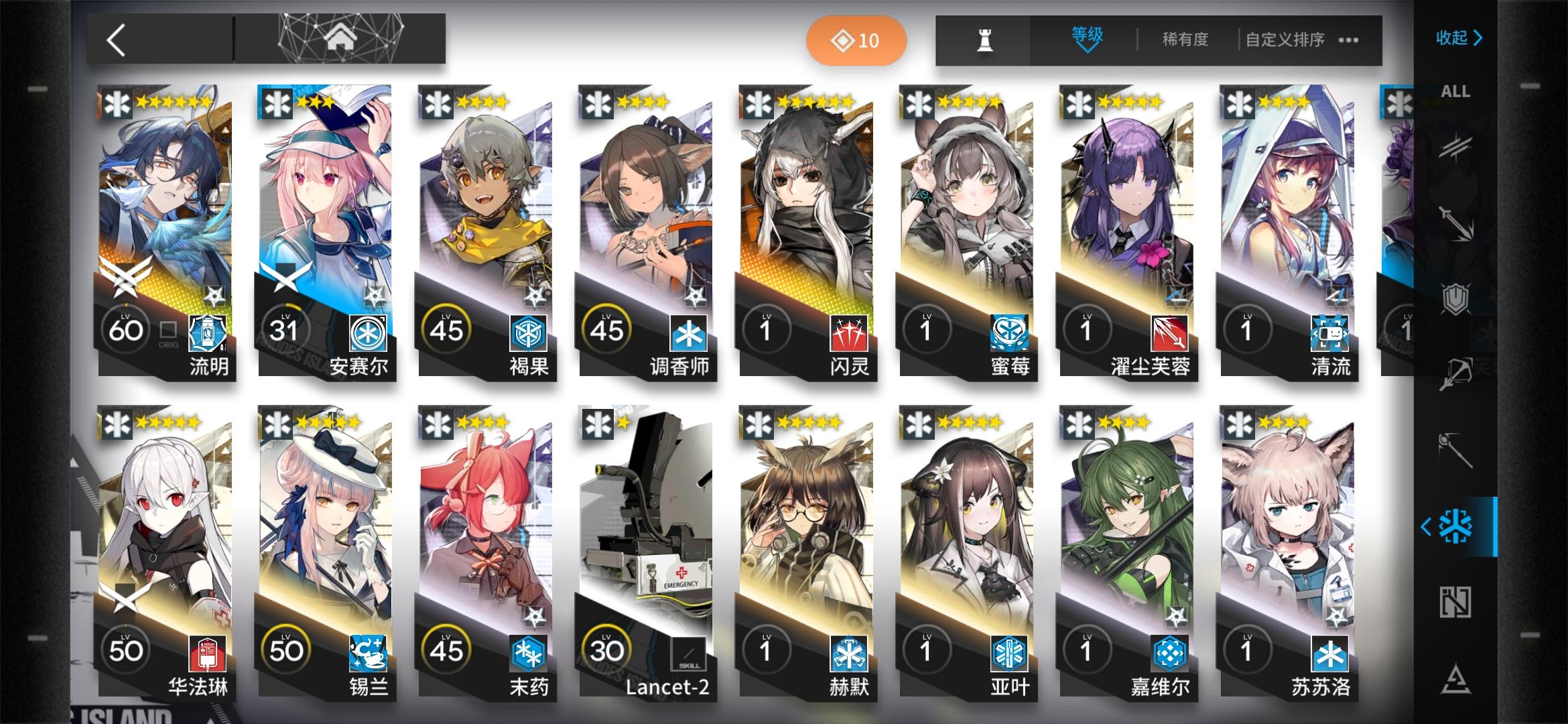Viewport: 1568px width, 724px height.
Task: Open the ••• extra sort options
Action: (x=1347, y=40)
